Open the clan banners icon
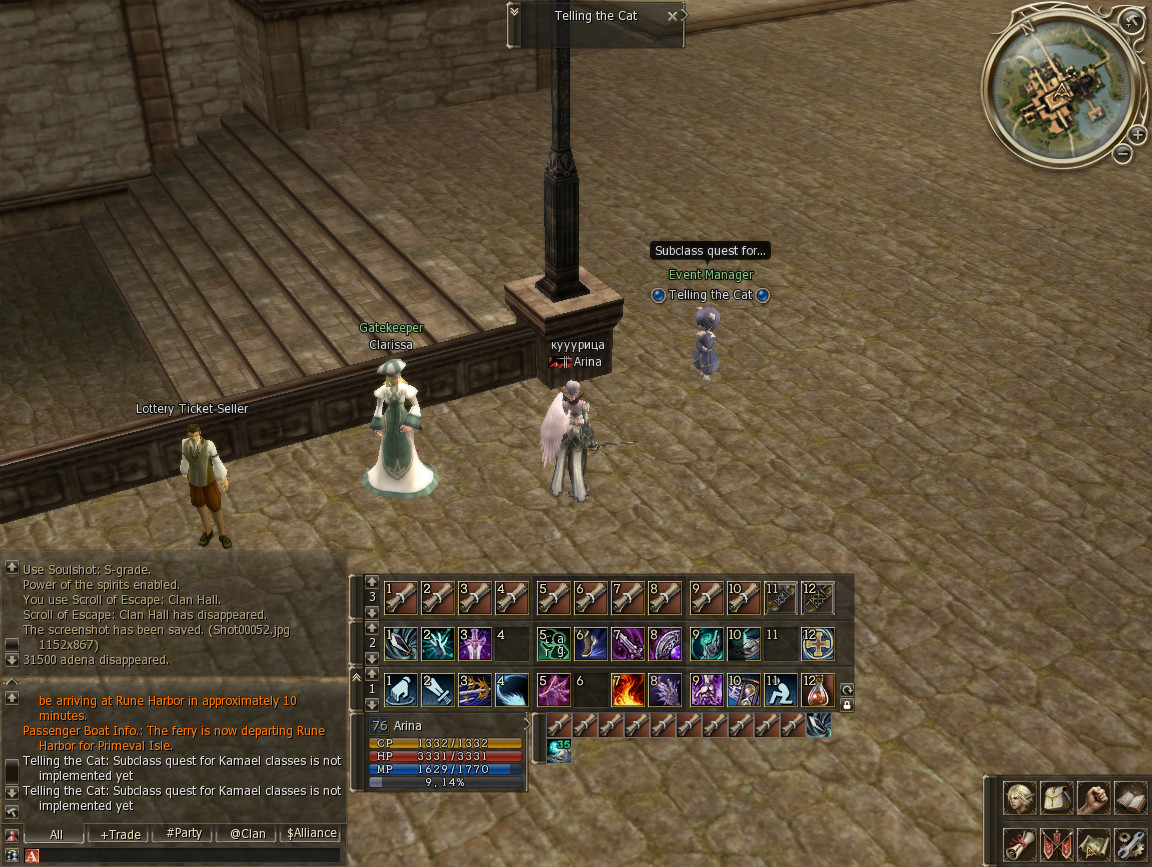 (x=1056, y=843)
